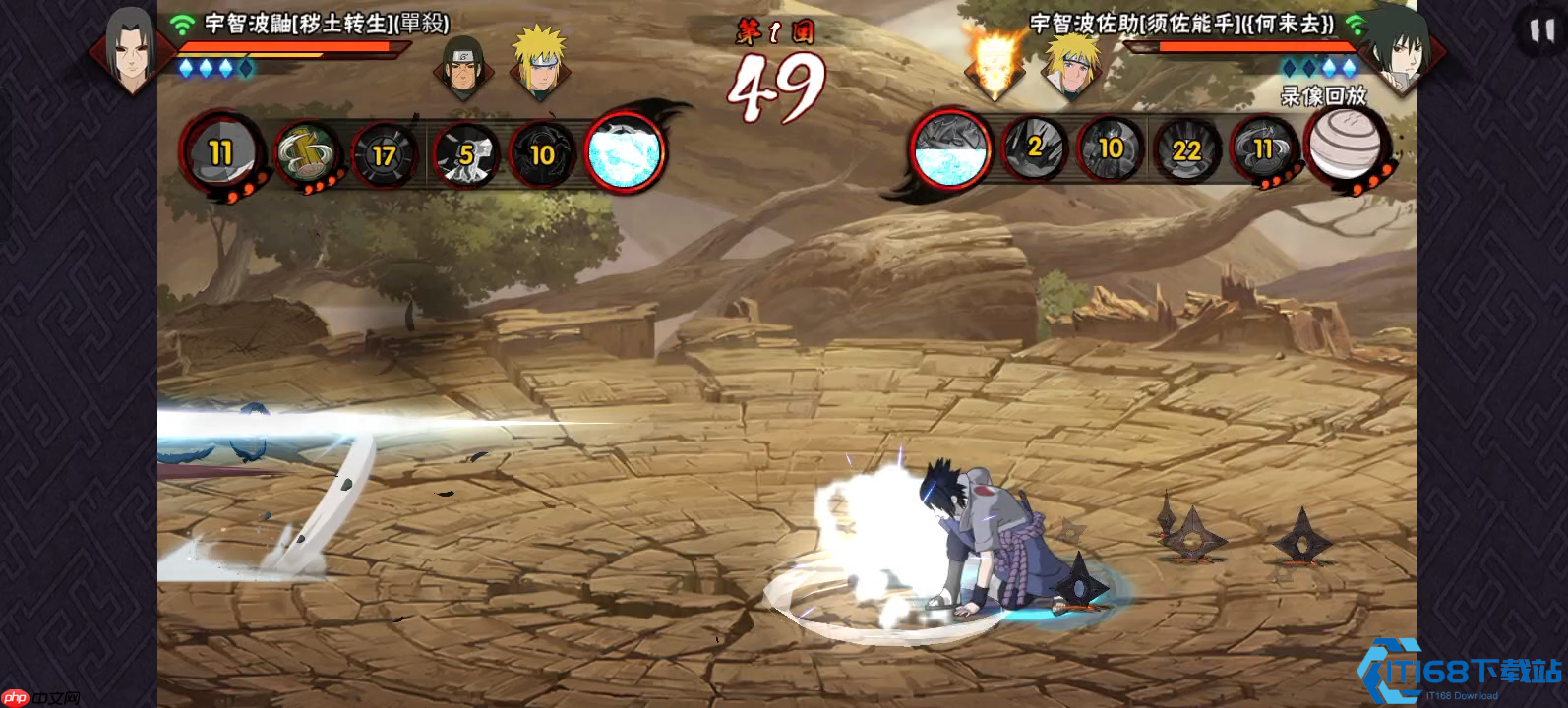Trigger Itachi's glowing ice-blue ultimate orb
The height and width of the screenshot is (708, 1568).
click(625, 152)
